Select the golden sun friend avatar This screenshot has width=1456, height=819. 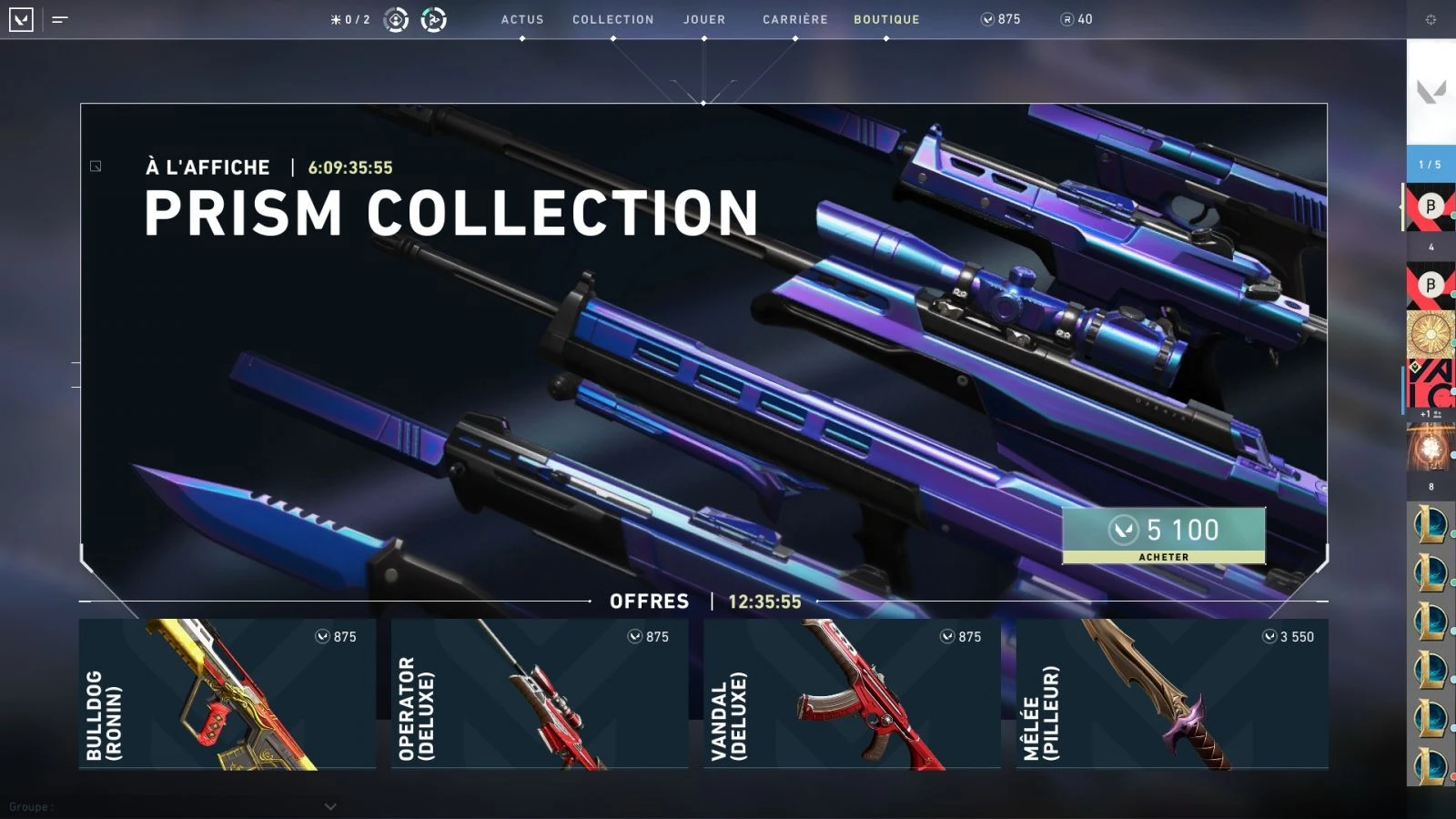point(1430,334)
